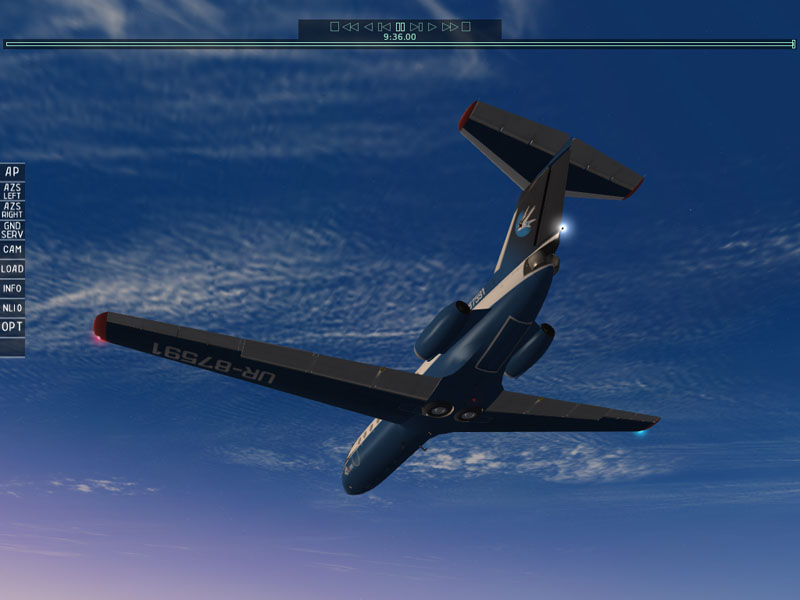The width and height of the screenshot is (800, 600).
Task: Open the AZS LEFT panel
Action: click(12, 191)
